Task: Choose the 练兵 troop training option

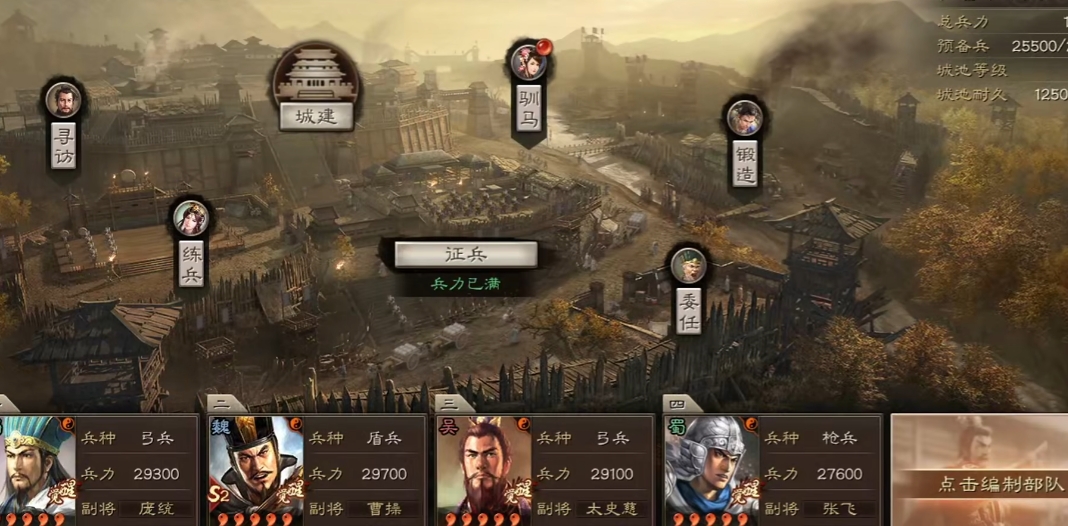Action: click(191, 262)
